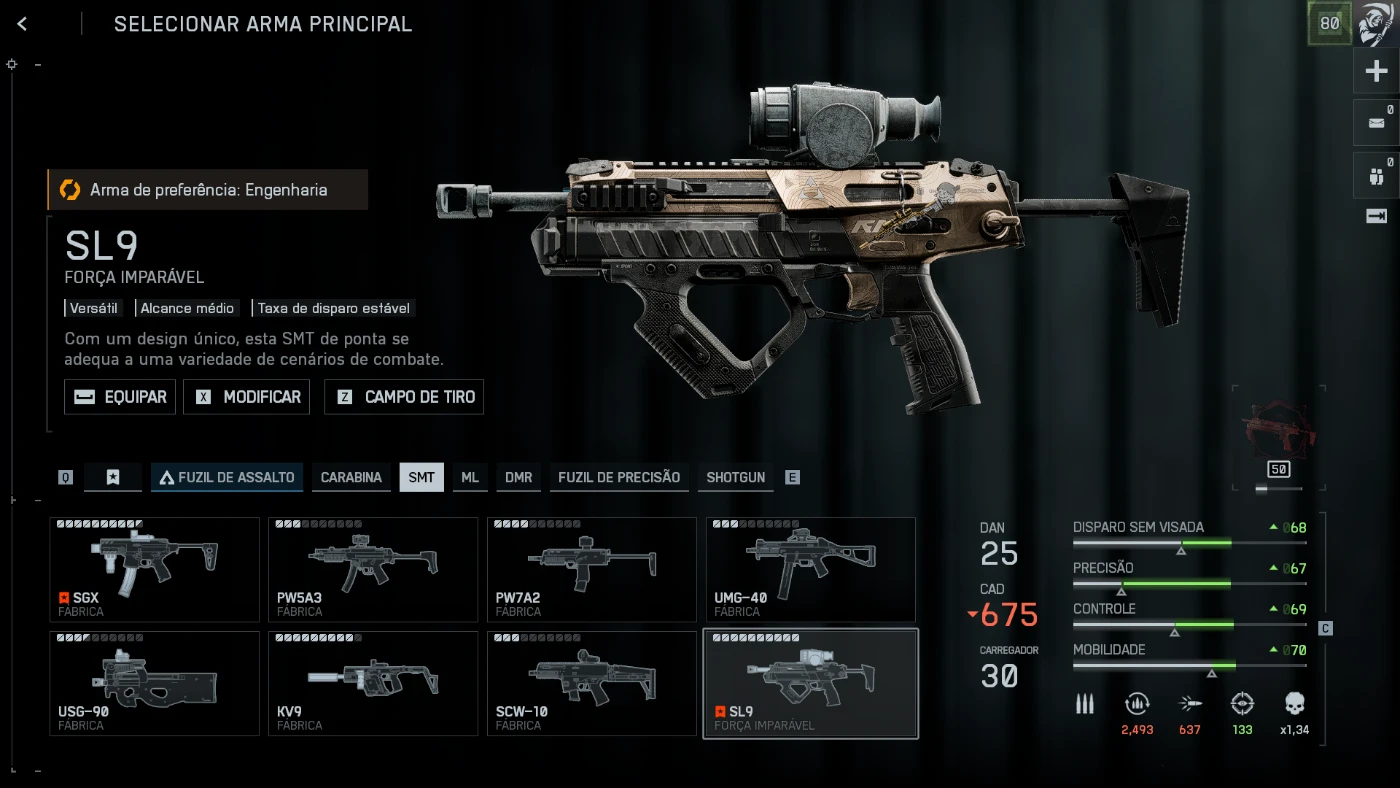Open the Modificar weapon customization

coord(247,397)
